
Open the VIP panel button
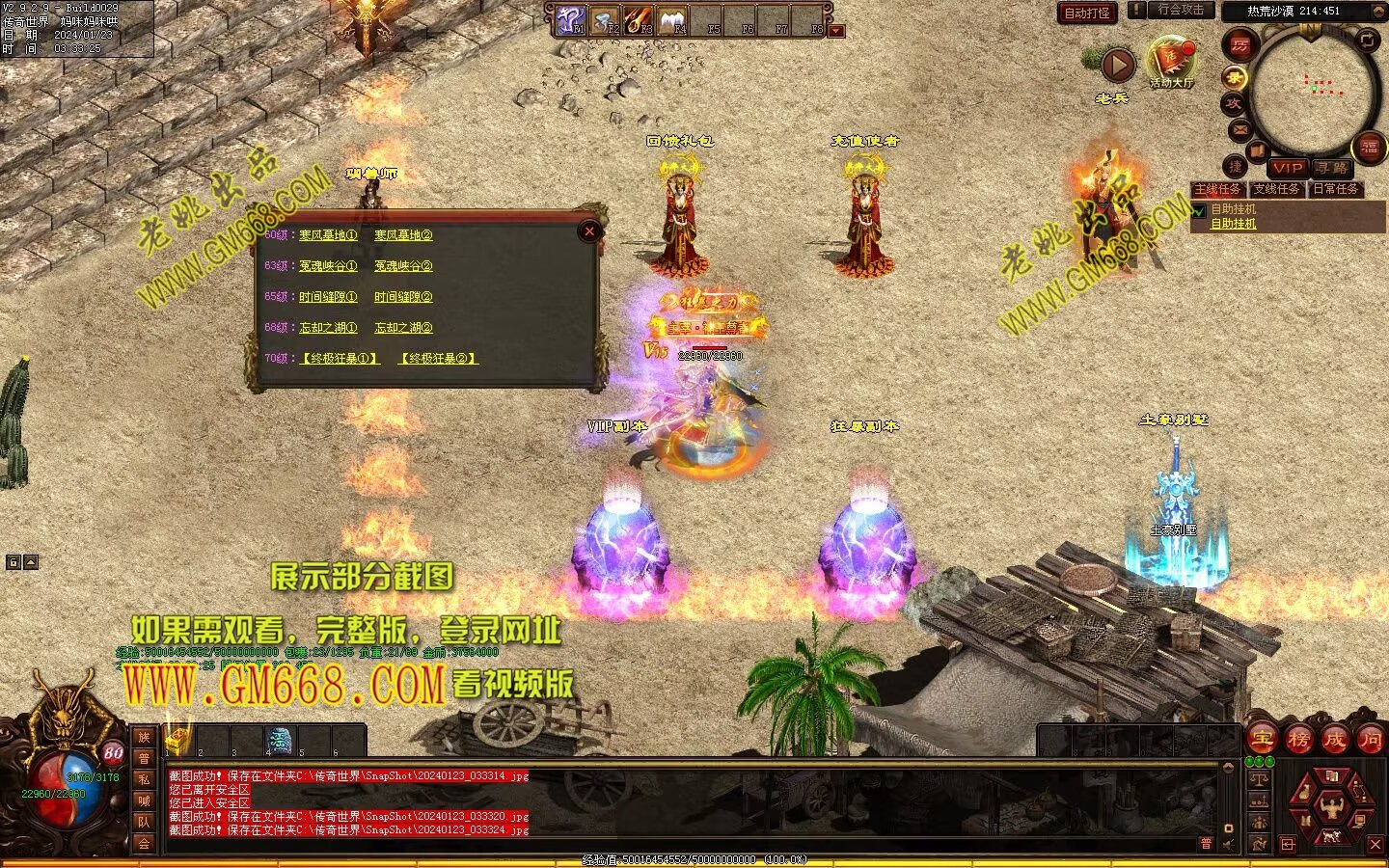point(1287,168)
